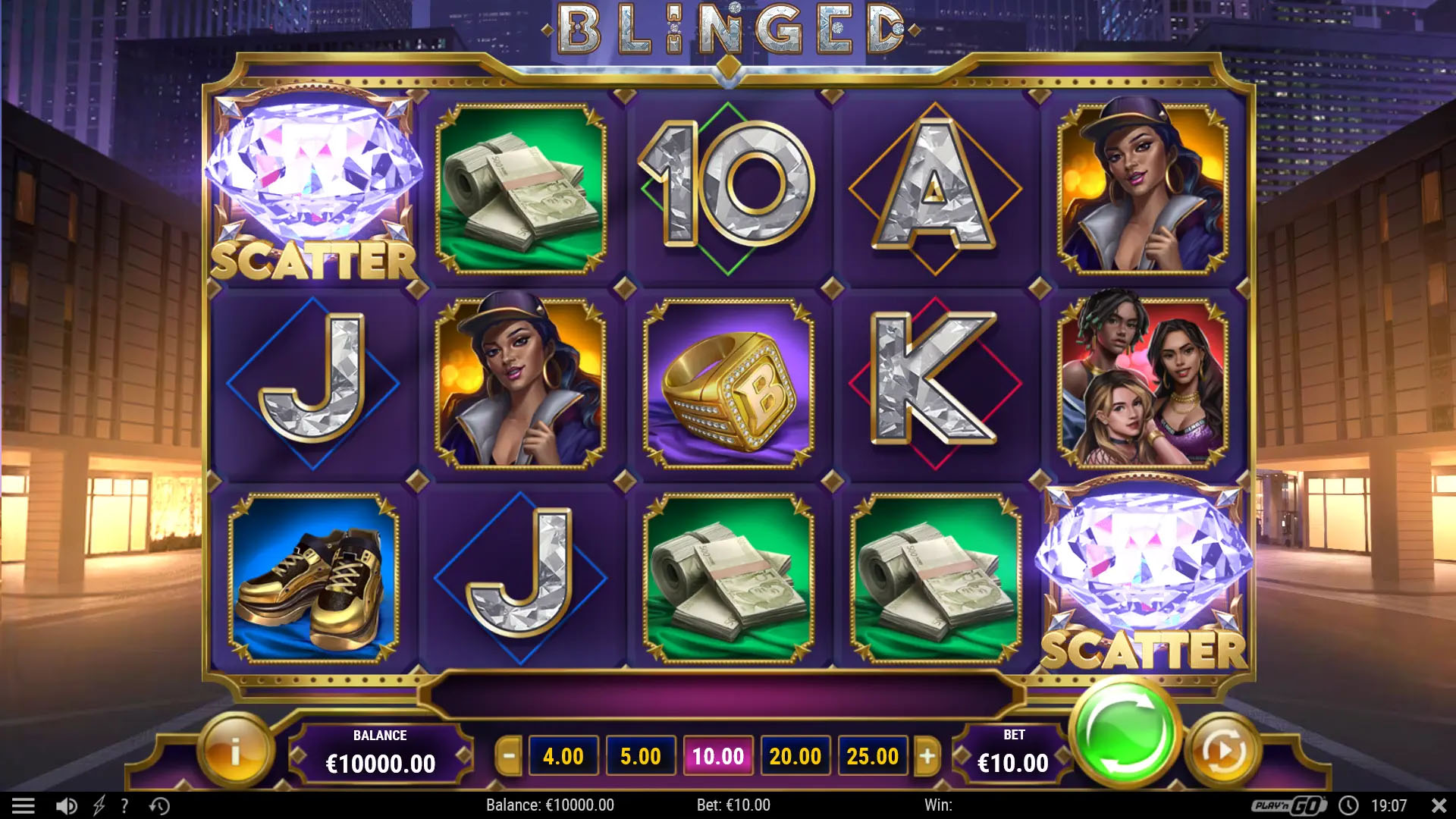
Task: Pick the 10.00 bet option
Action: pyautogui.click(x=717, y=756)
